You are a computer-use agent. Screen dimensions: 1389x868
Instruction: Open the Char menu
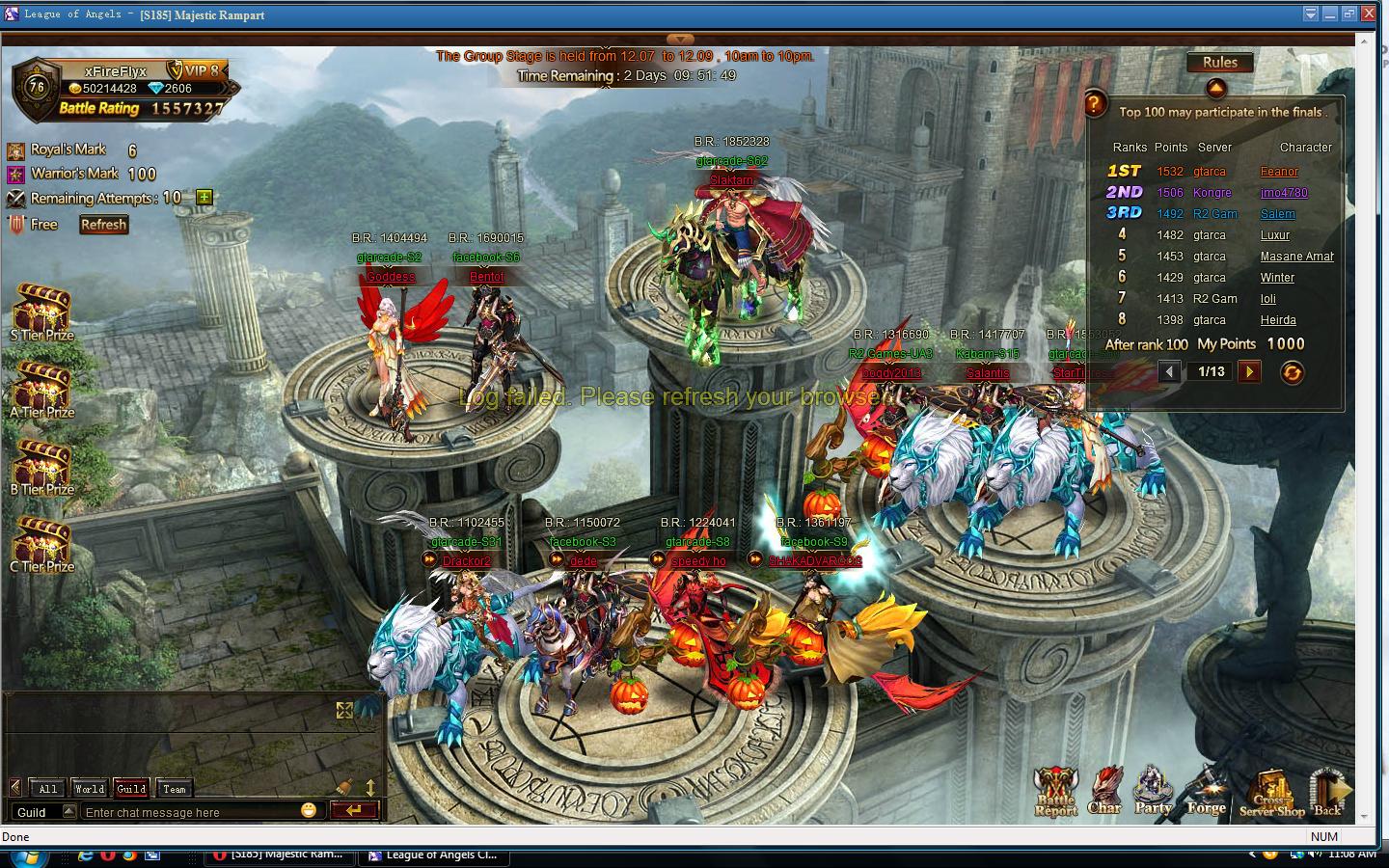click(x=1104, y=793)
